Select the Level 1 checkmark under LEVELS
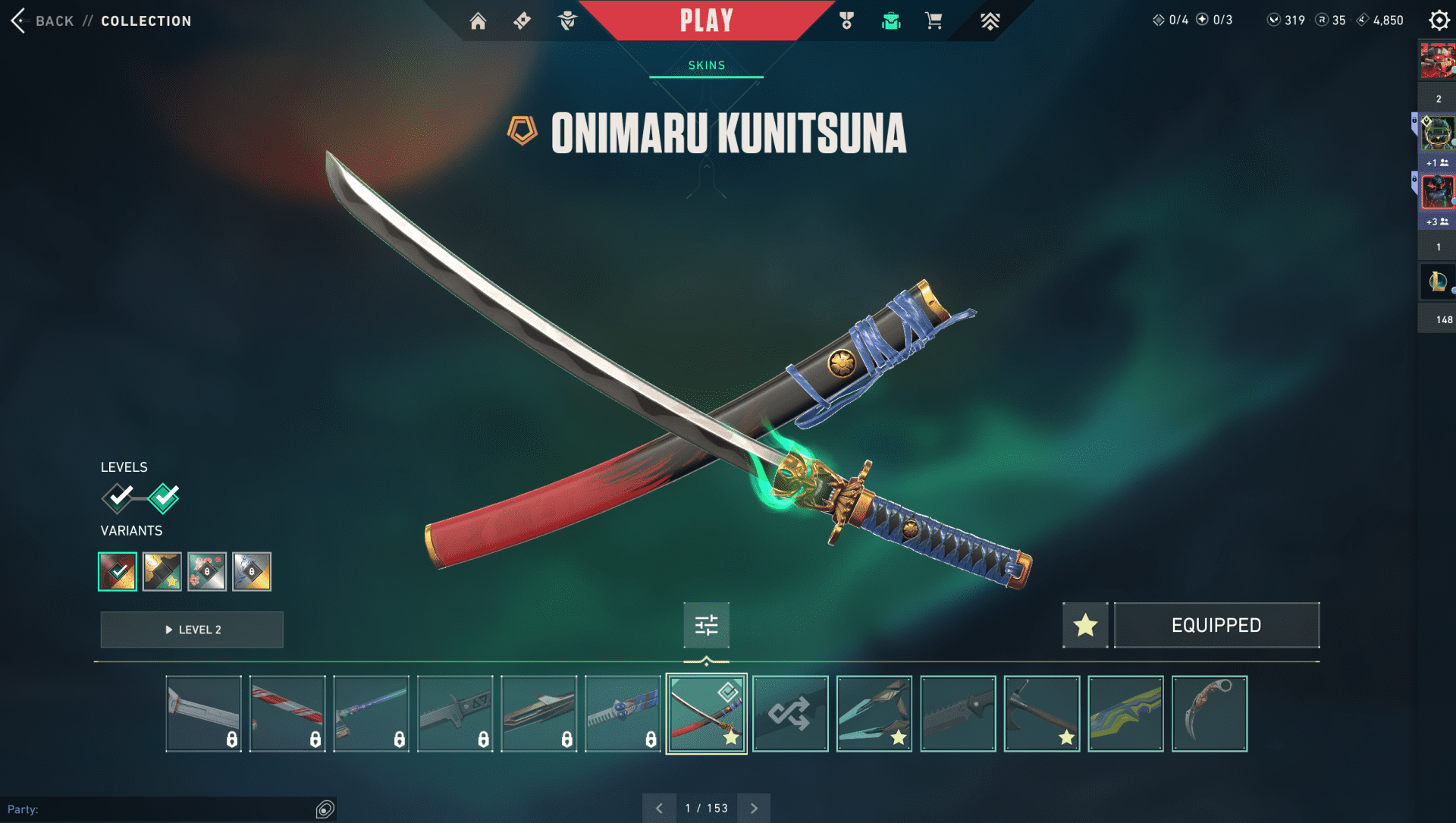Screen dimensions: 1456x823 (118, 497)
